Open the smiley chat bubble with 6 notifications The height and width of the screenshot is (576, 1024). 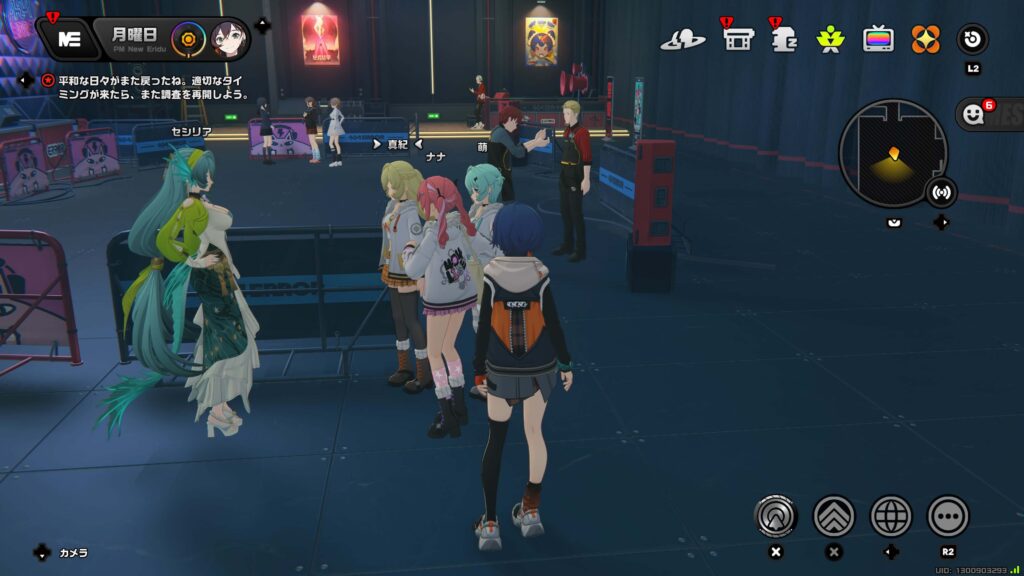[x=974, y=114]
